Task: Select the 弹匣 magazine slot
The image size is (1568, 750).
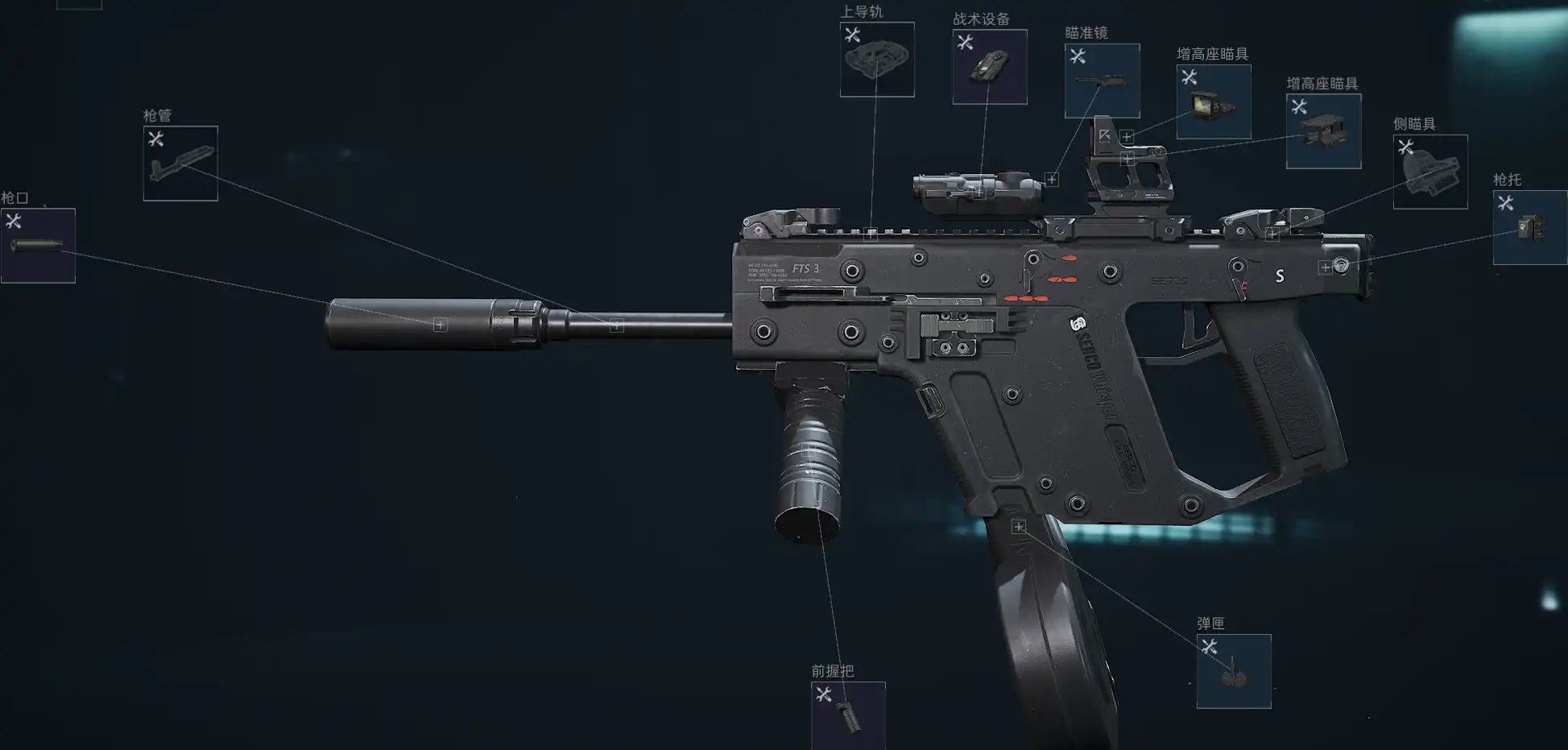Action: pyautogui.click(x=1234, y=671)
